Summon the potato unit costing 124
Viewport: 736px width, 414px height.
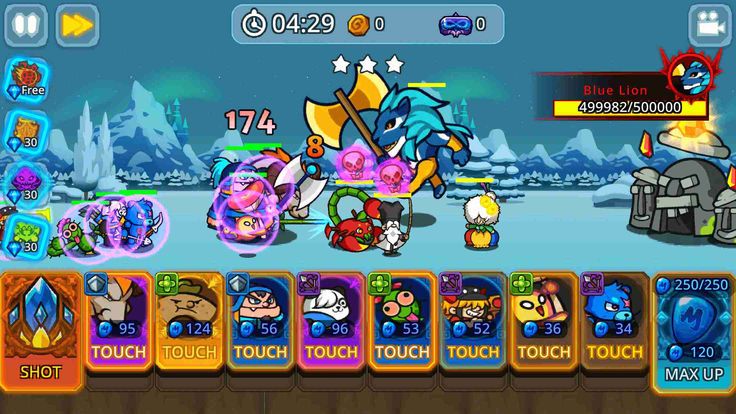coord(189,320)
